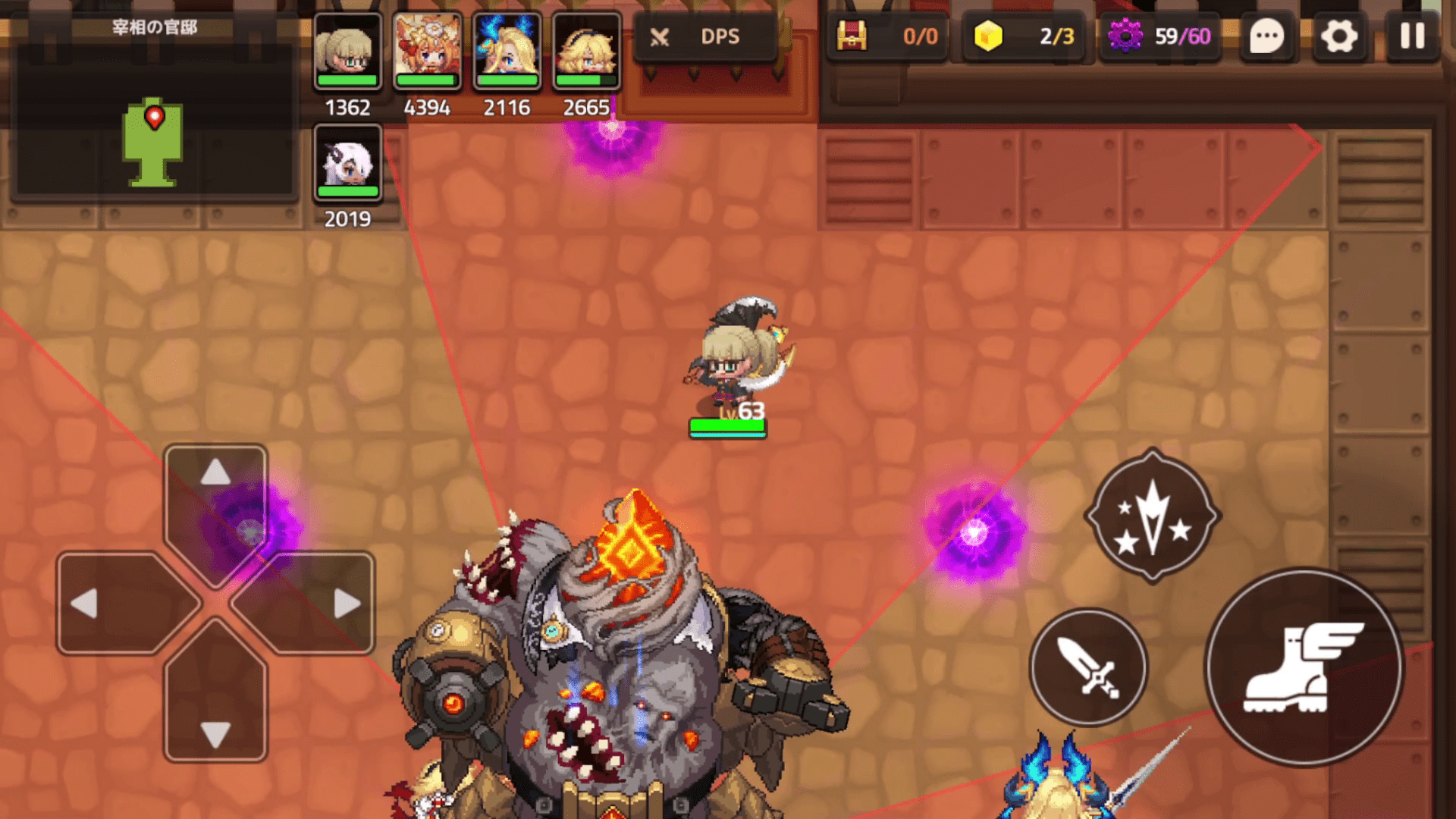Open the chat speech bubble
Viewport: 1456px width, 819px height.
click(1266, 36)
